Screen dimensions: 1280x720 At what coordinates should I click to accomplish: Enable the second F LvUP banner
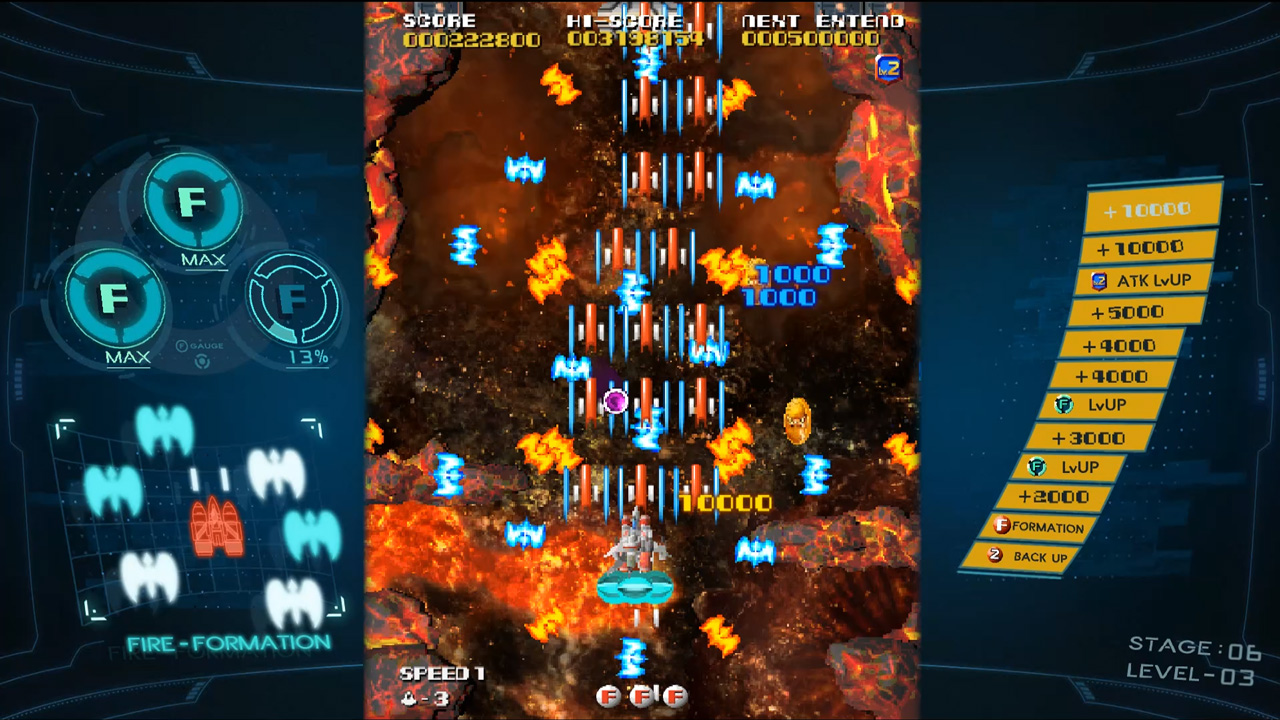(x=1066, y=466)
